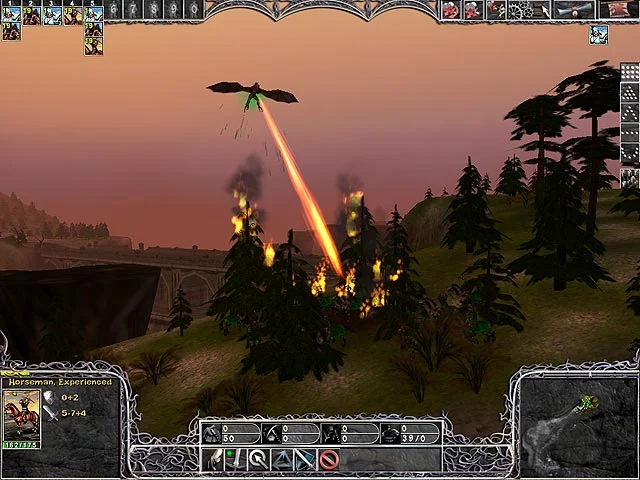Viewport: 640px width, 480px height.
Task: Select control group 5
Action: (94, 12)
